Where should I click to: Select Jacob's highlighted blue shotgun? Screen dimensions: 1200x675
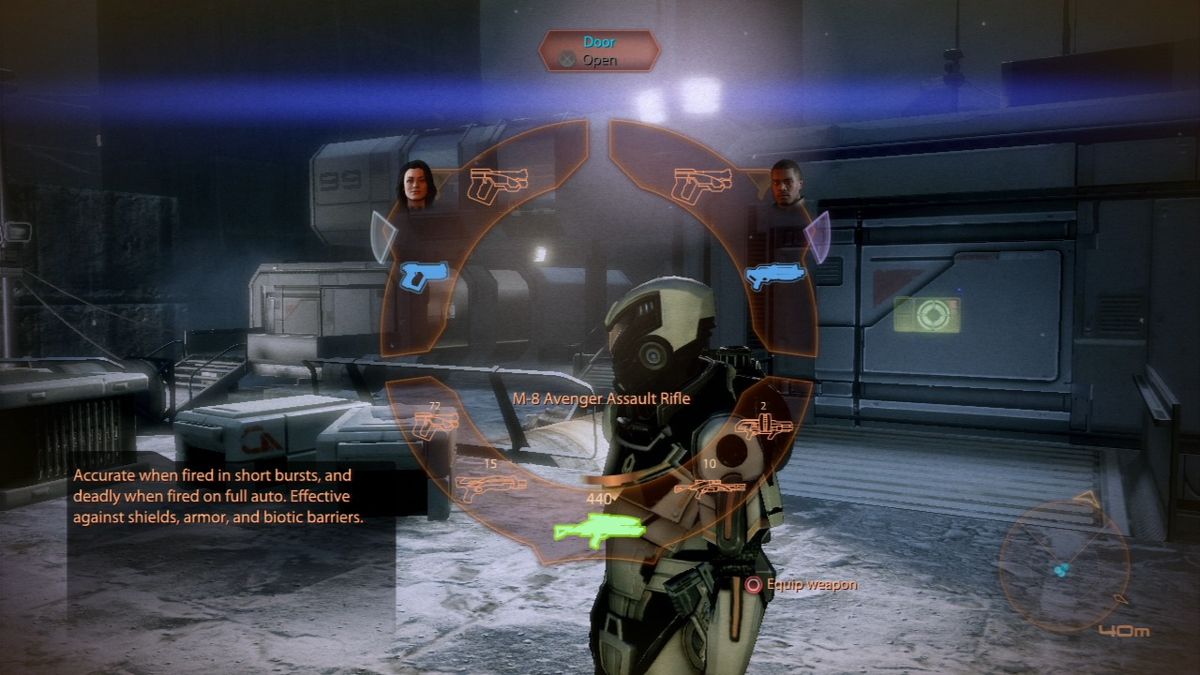coord(774,276)
